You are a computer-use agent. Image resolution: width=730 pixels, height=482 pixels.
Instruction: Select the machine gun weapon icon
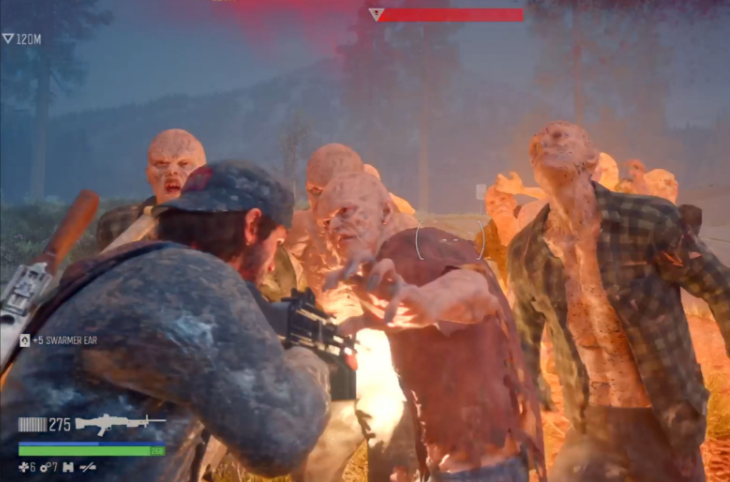pos(119,424)
